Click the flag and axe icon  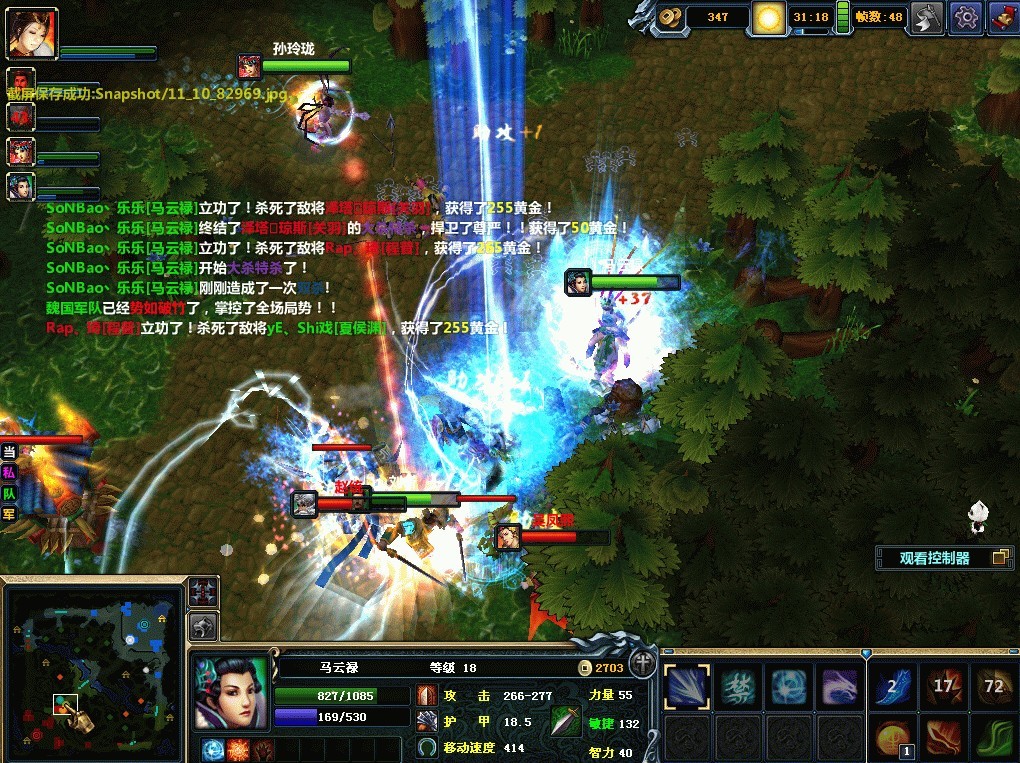click(x=928, y=16)
